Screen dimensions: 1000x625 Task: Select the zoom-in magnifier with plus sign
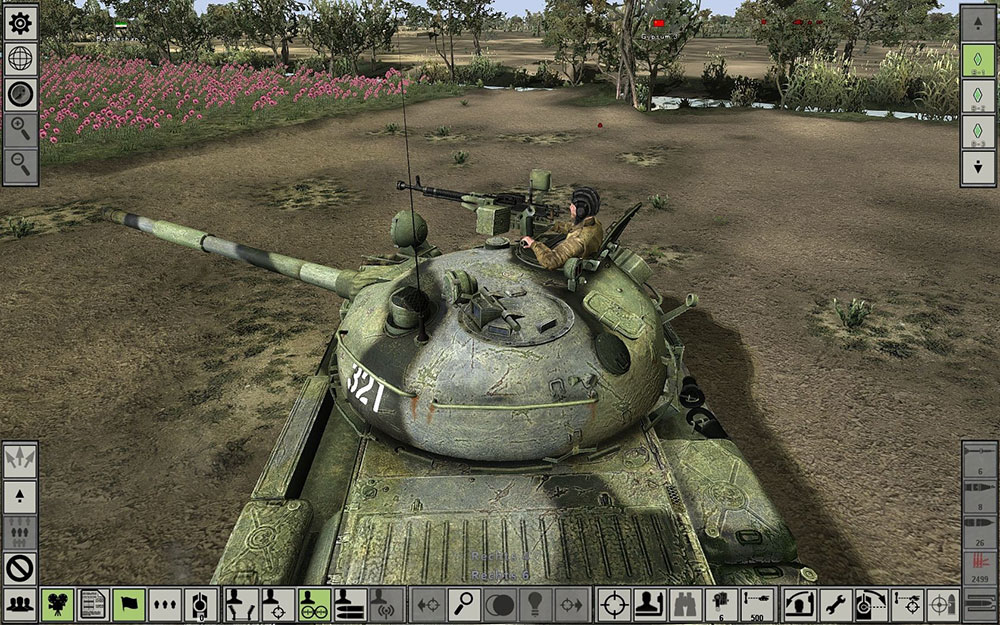21,128
